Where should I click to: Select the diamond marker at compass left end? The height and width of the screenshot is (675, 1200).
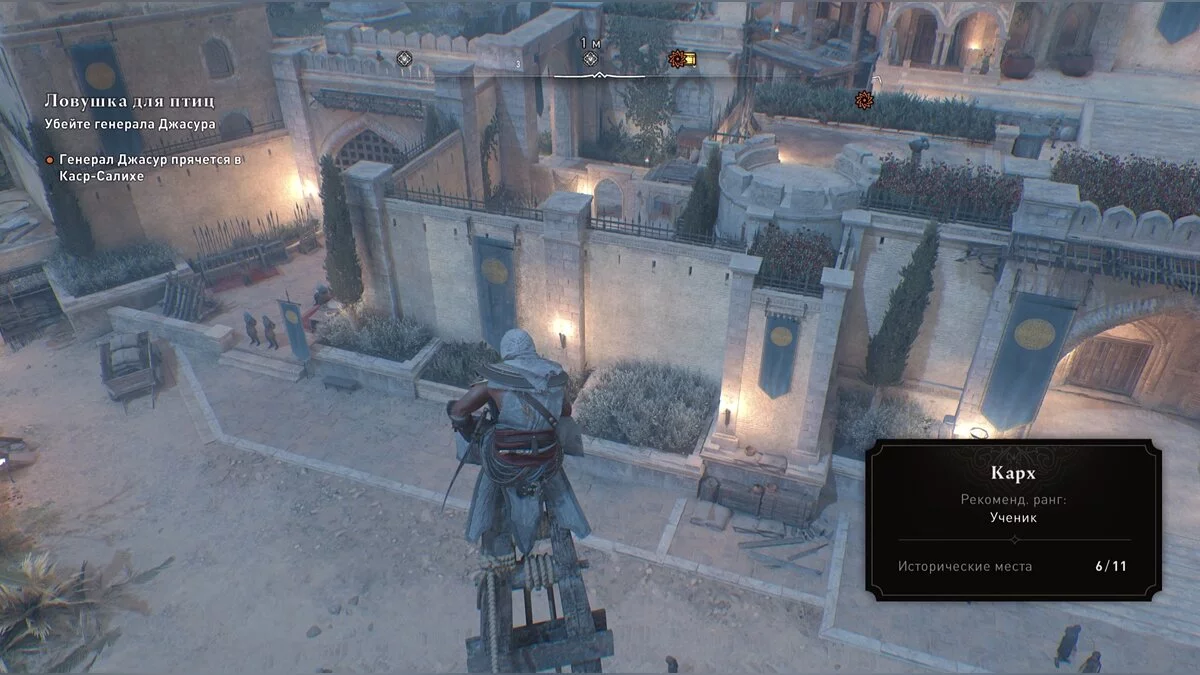point(403,58)
